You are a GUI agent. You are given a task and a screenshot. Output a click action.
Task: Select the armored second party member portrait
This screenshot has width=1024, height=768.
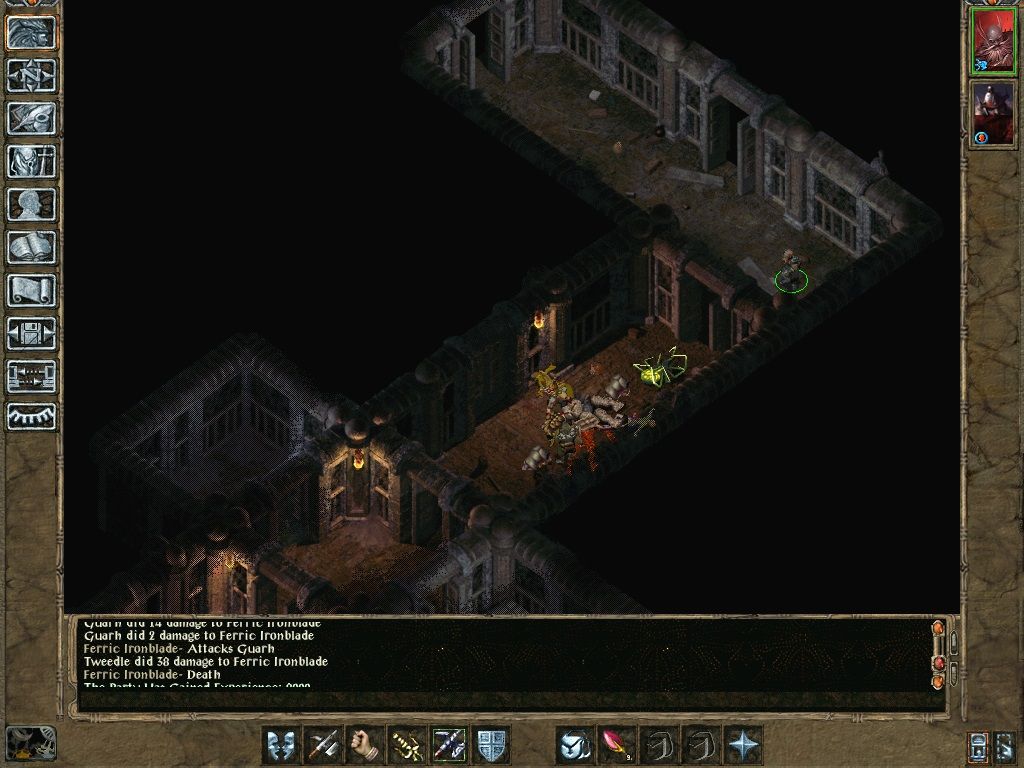pyautogui.click(x=993, y=114)
